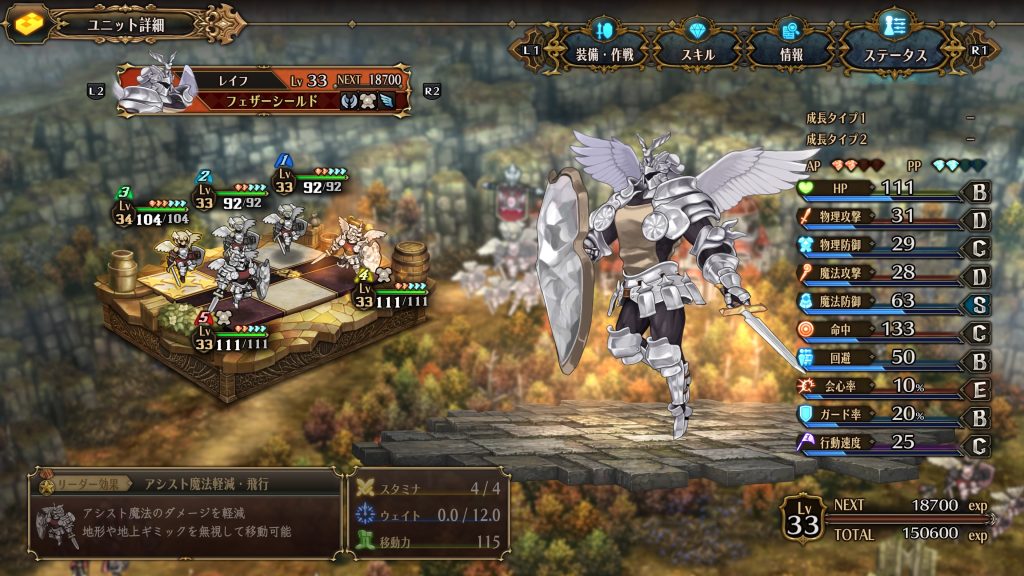
Task: Open the リーダー効果 description panel
Action: 186,513
